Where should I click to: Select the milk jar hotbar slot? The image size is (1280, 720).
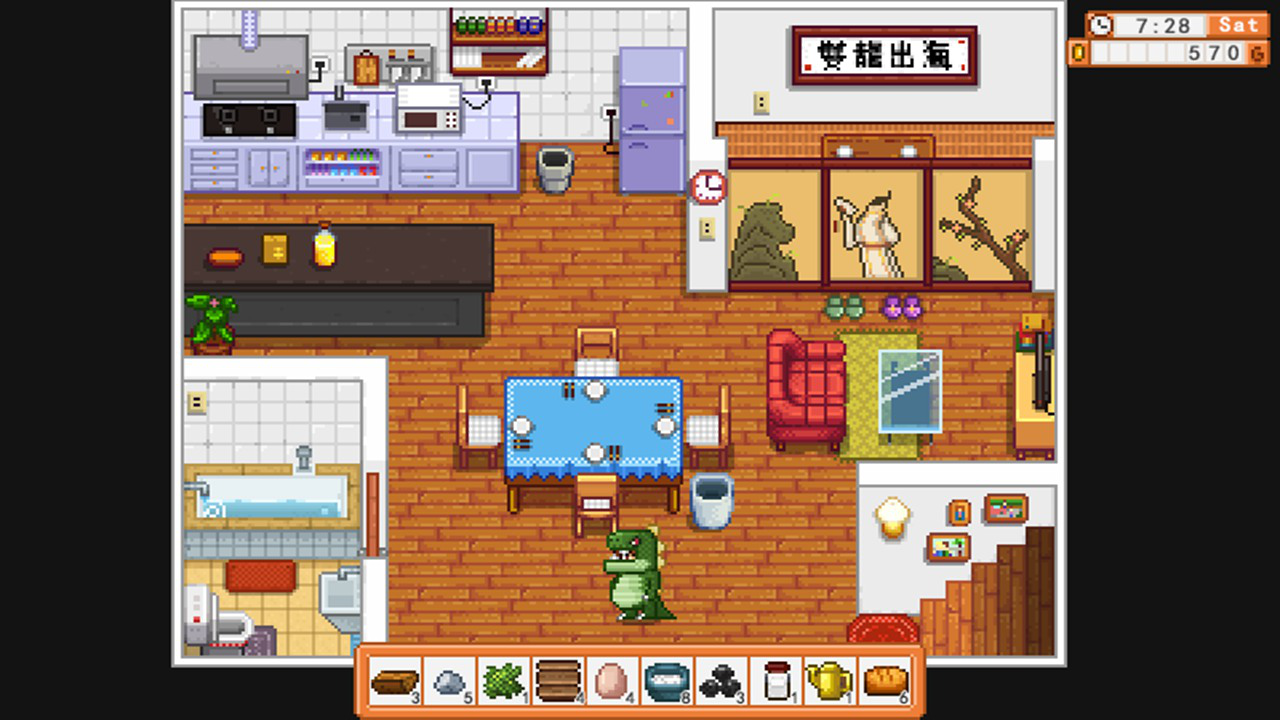point(777,682)
